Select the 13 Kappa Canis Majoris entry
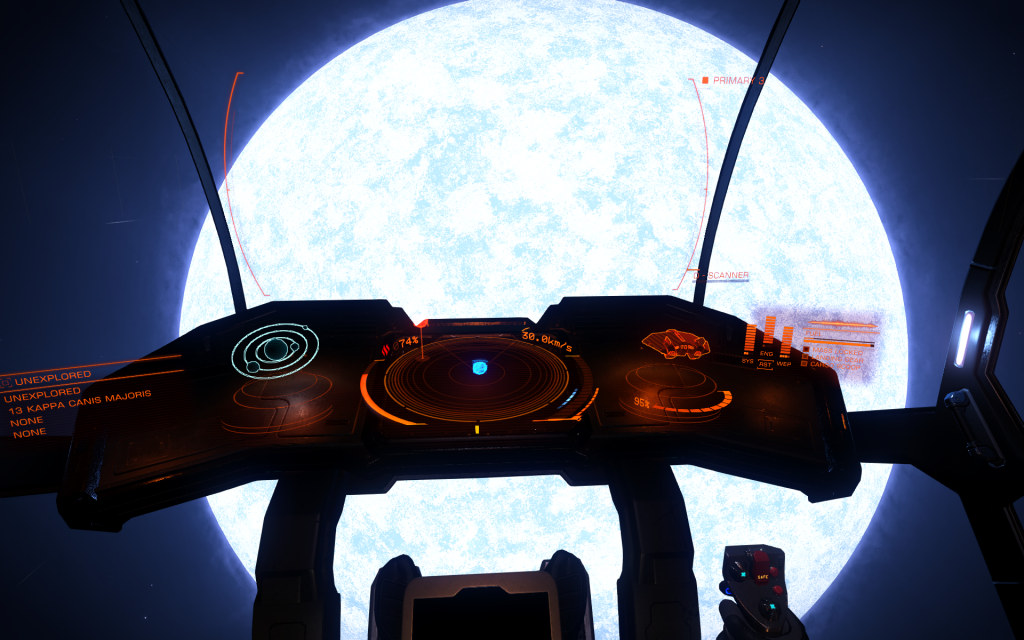Image resolution: width=1024 pixels, height=640 pixels. (x=80, y=402)
